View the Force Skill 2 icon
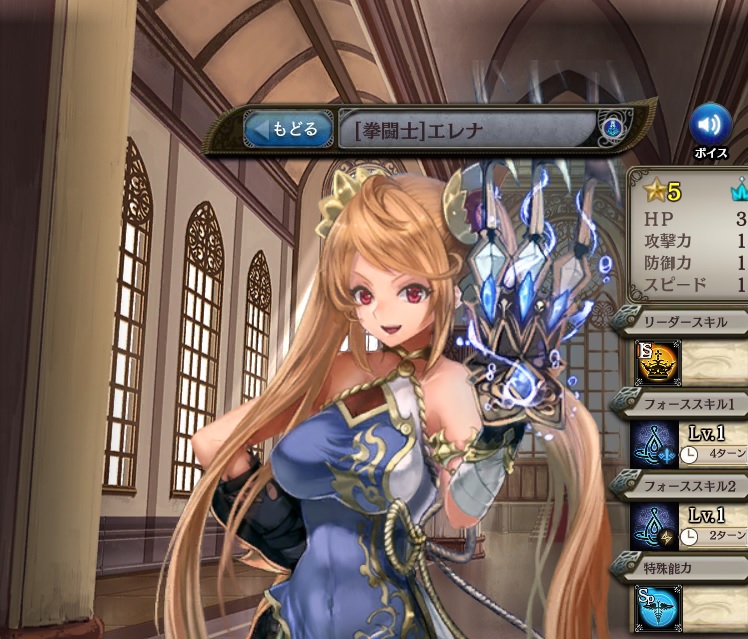Screen dimensions: 748x639 point(655,526)
